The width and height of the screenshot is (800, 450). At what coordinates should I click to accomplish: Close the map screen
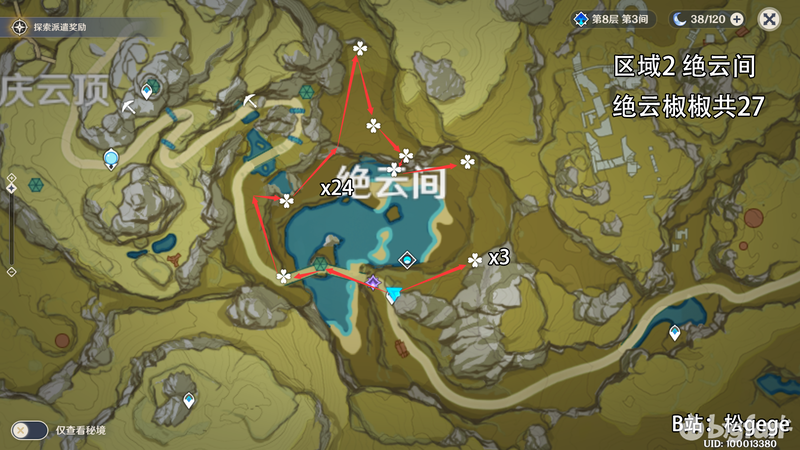click(x=769, y=18)
